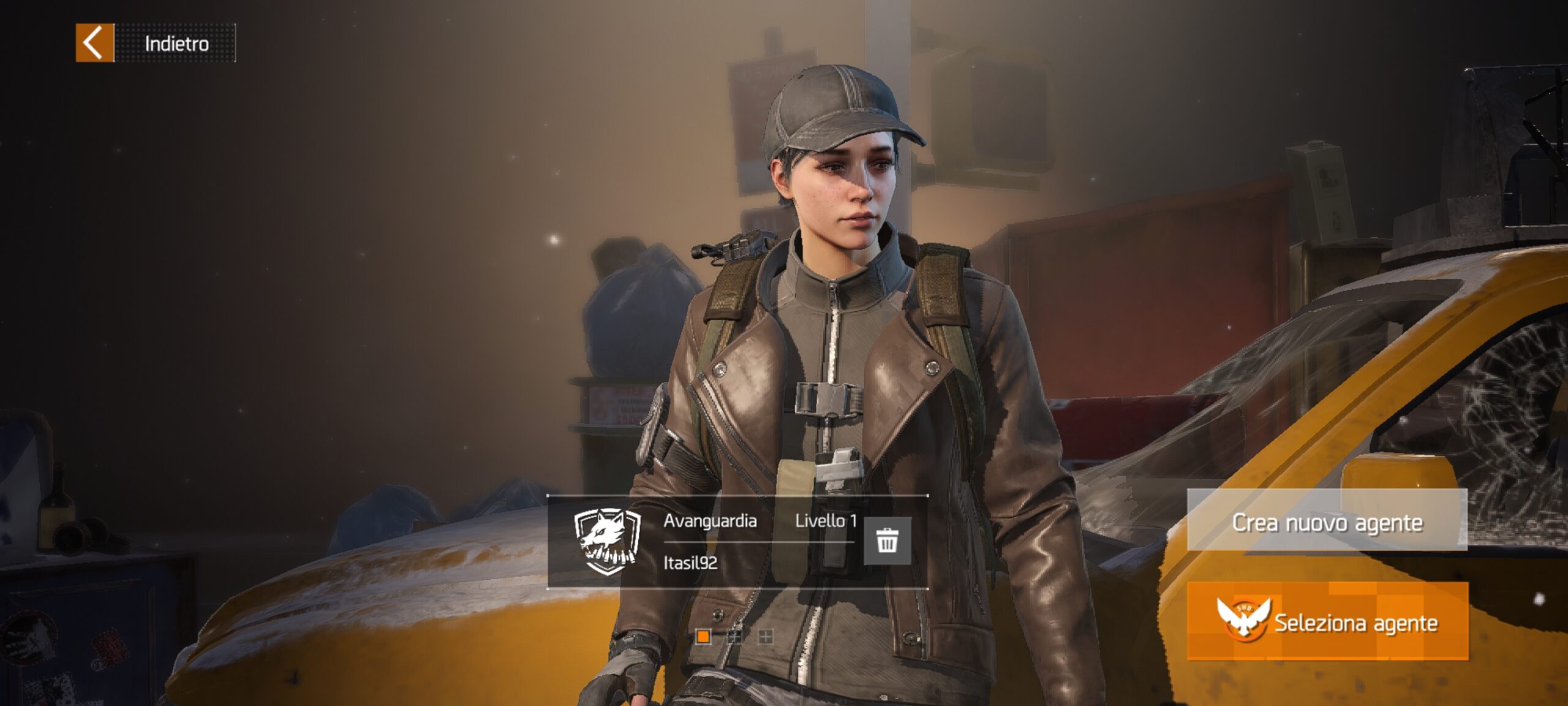The width and height of the screenshot is (1568, 706).
Task: Select the Itasil92 Avanguardia agent card
Action: click(704, 542)
